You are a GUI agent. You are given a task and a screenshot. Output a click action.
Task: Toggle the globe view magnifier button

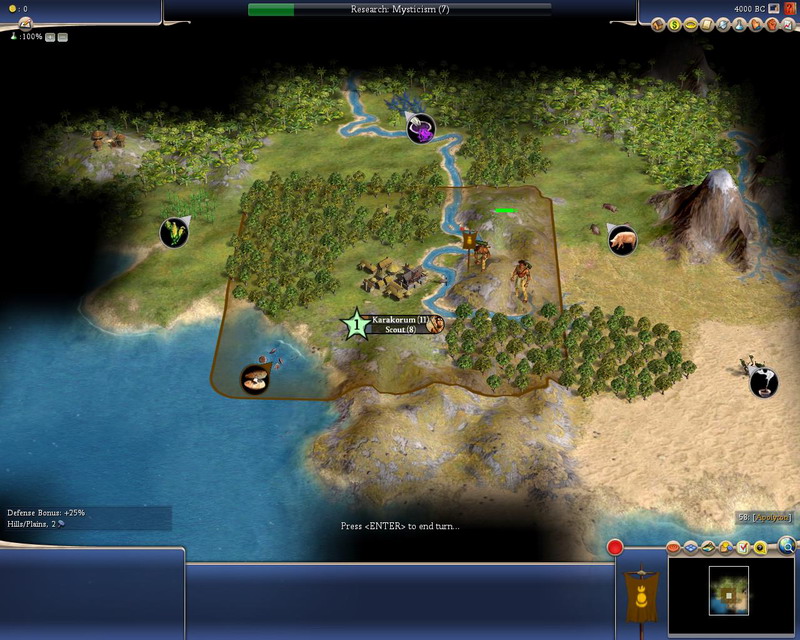(788, 545)
